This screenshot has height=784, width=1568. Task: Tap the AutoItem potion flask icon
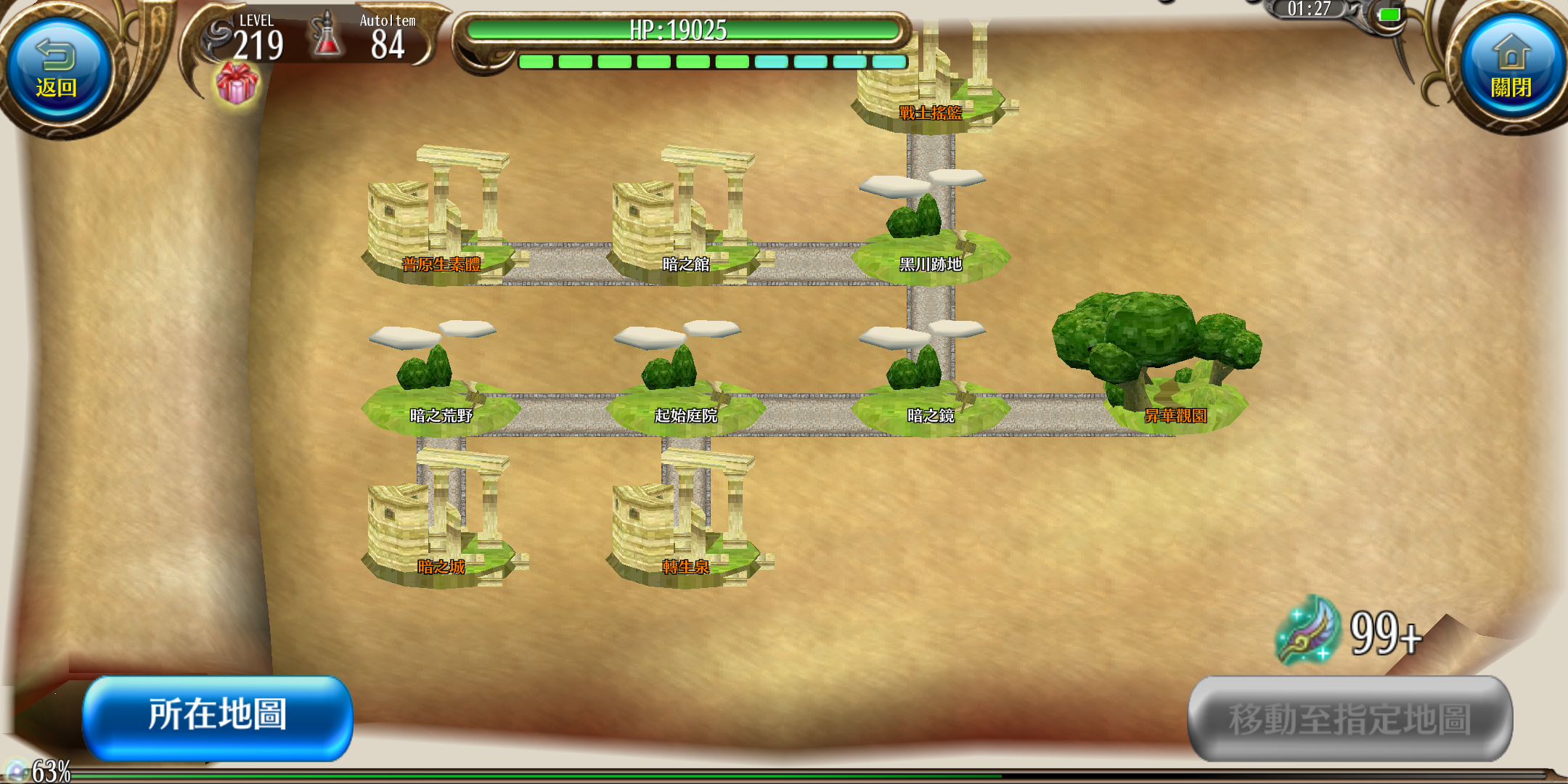tap(327, 36)
